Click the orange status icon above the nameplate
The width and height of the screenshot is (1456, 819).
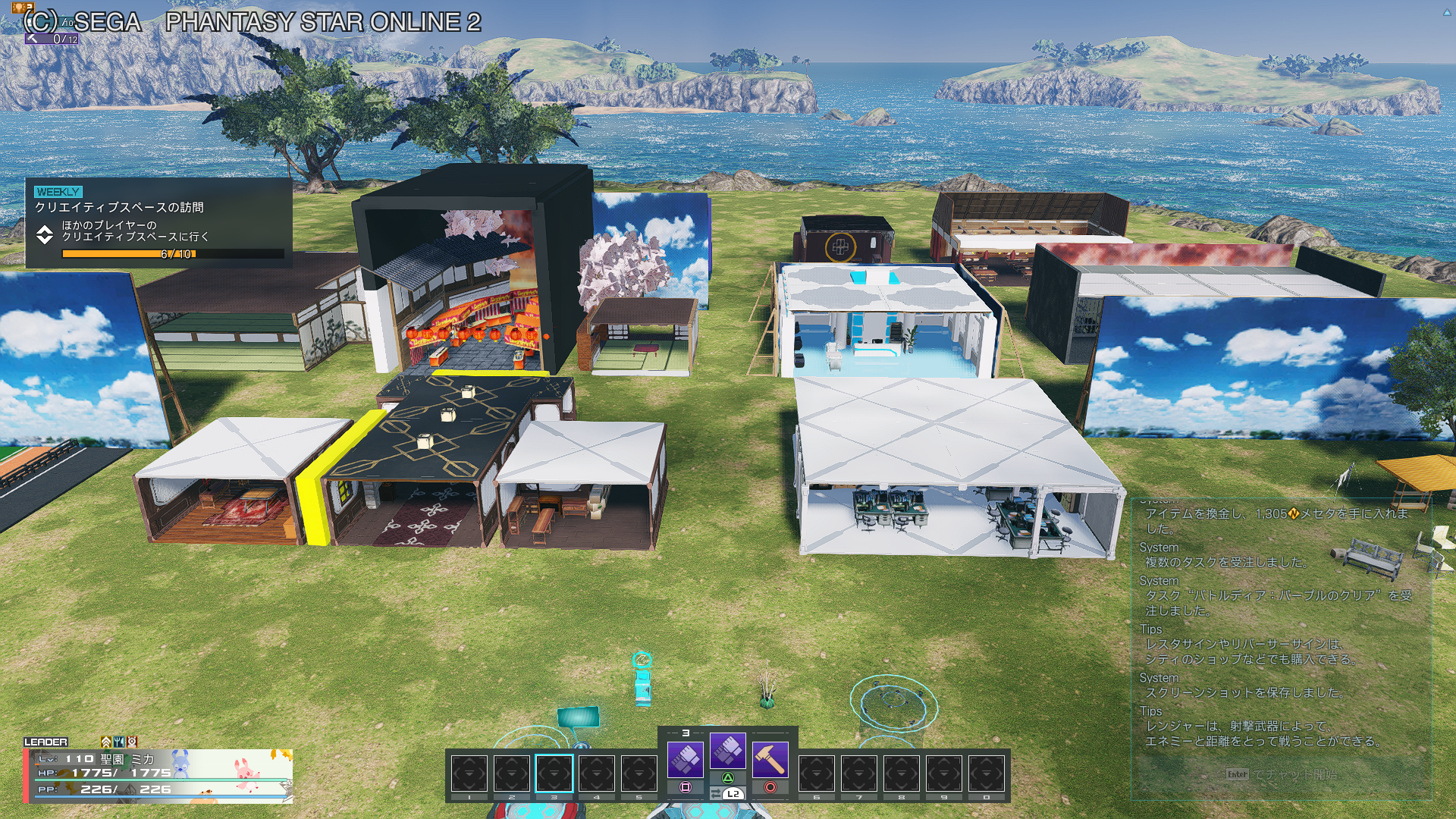click(x=132, y=742)
